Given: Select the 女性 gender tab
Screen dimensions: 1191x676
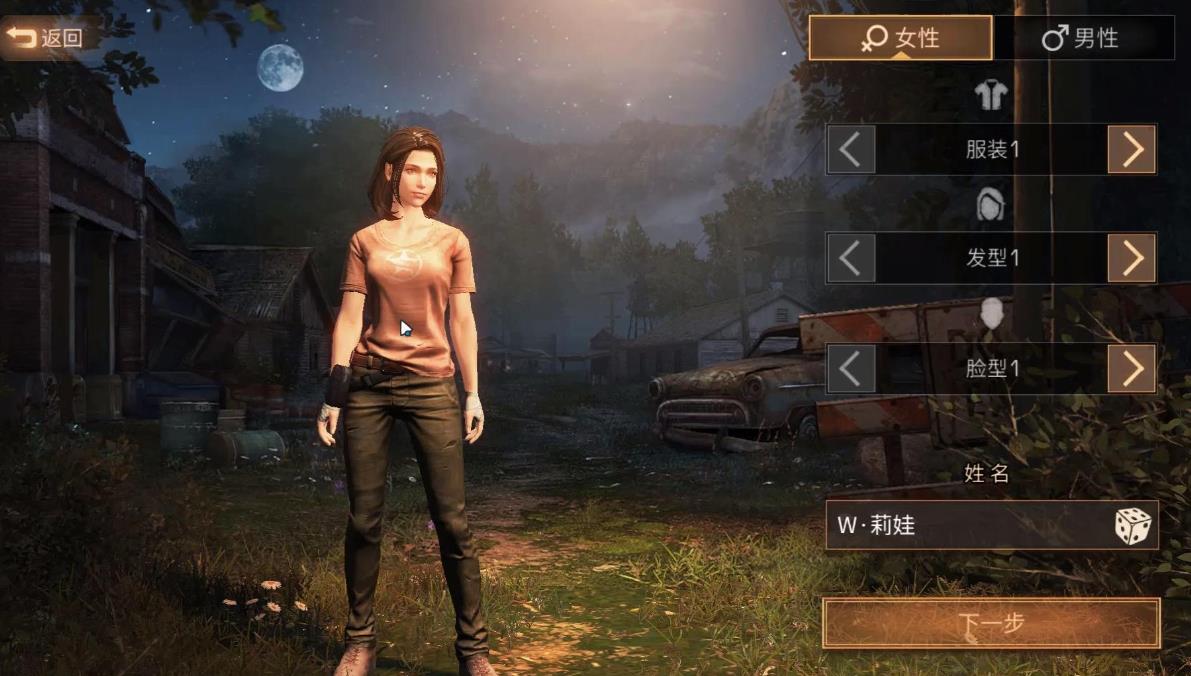Looking at the screenshot, I should click(x=900, y=39).
